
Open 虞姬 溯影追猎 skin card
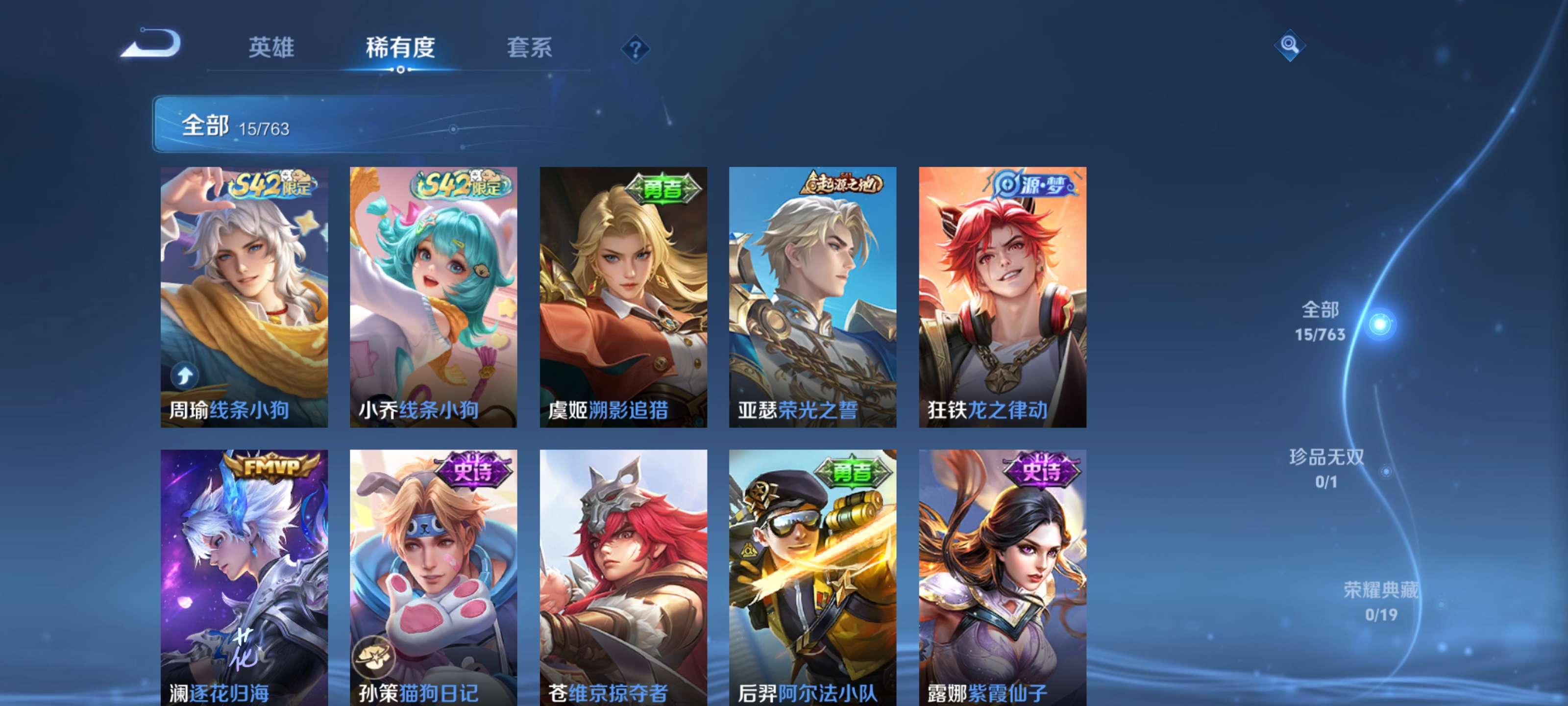pos(623,297)
